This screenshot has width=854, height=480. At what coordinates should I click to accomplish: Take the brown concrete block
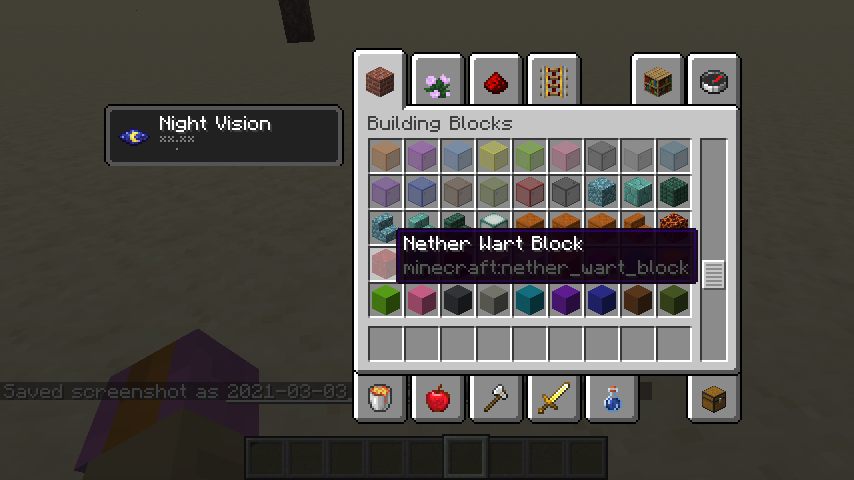(638, 300)
